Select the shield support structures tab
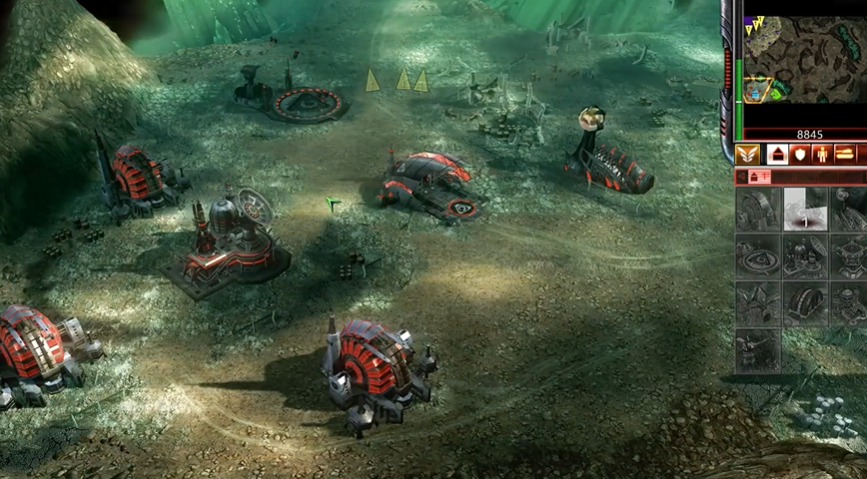 pyautogui.click(x=799, y=155)
